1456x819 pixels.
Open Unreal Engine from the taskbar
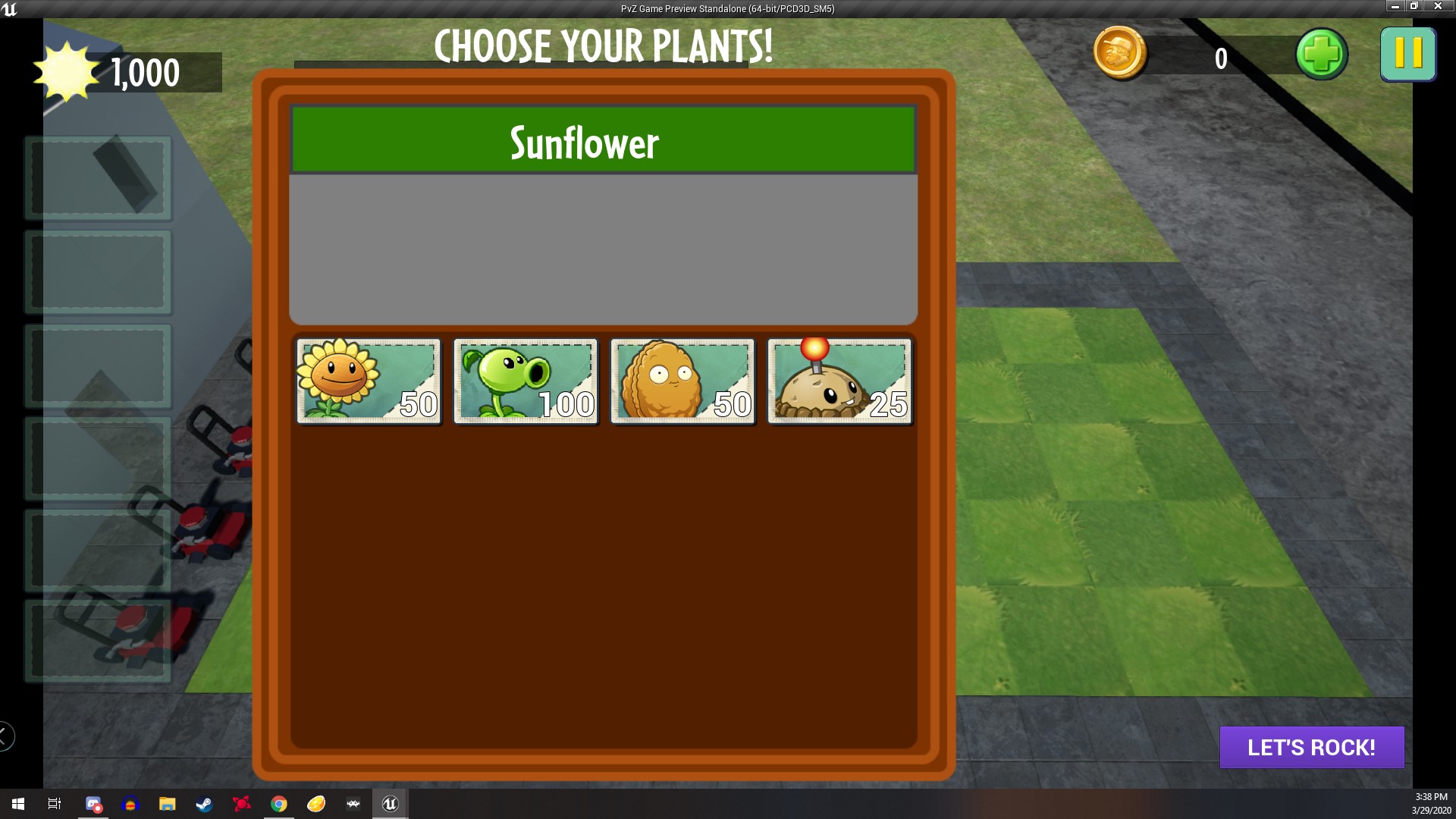(x=390, y=804)
